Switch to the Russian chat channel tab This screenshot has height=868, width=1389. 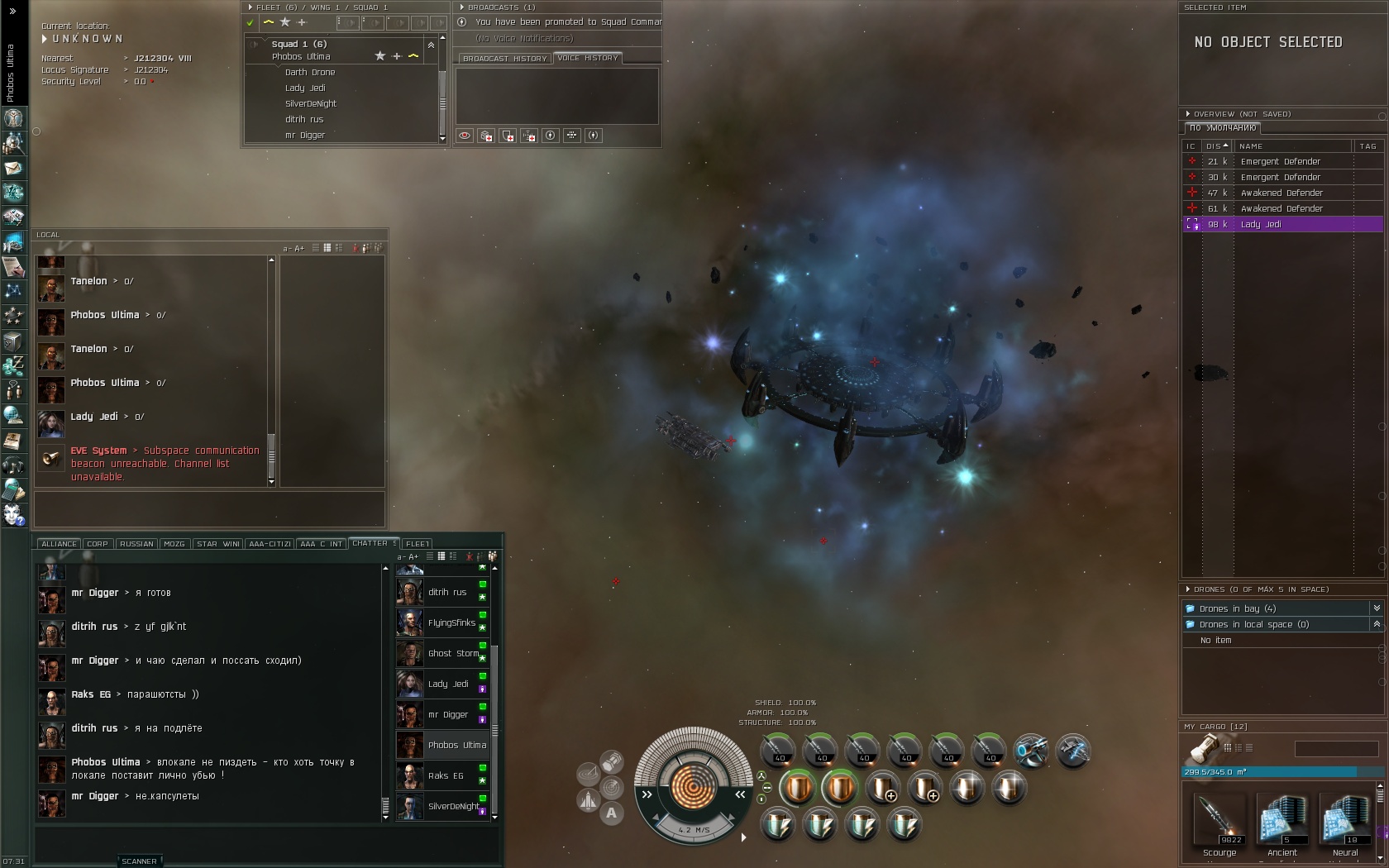coord(136,544)
